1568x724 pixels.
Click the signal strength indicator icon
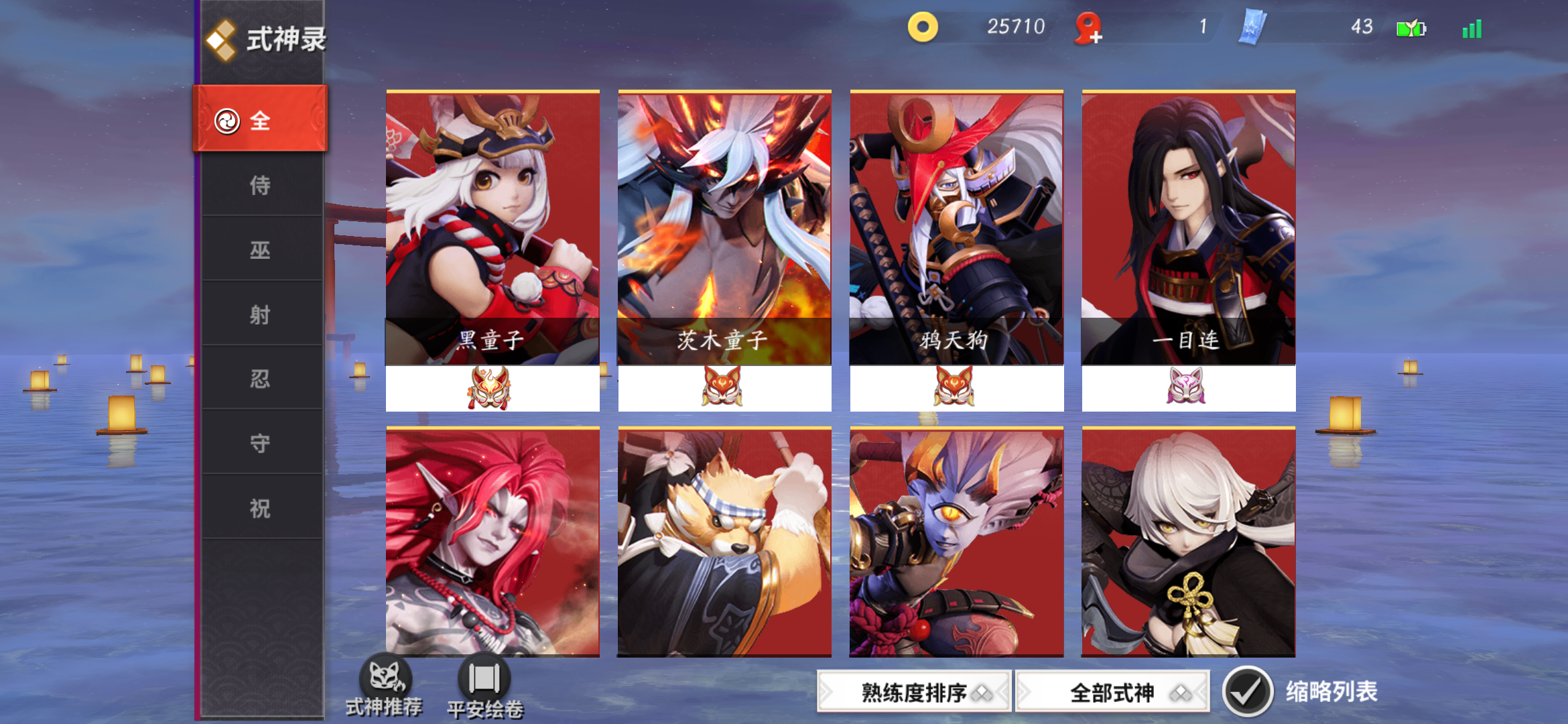coord(1471,28)
